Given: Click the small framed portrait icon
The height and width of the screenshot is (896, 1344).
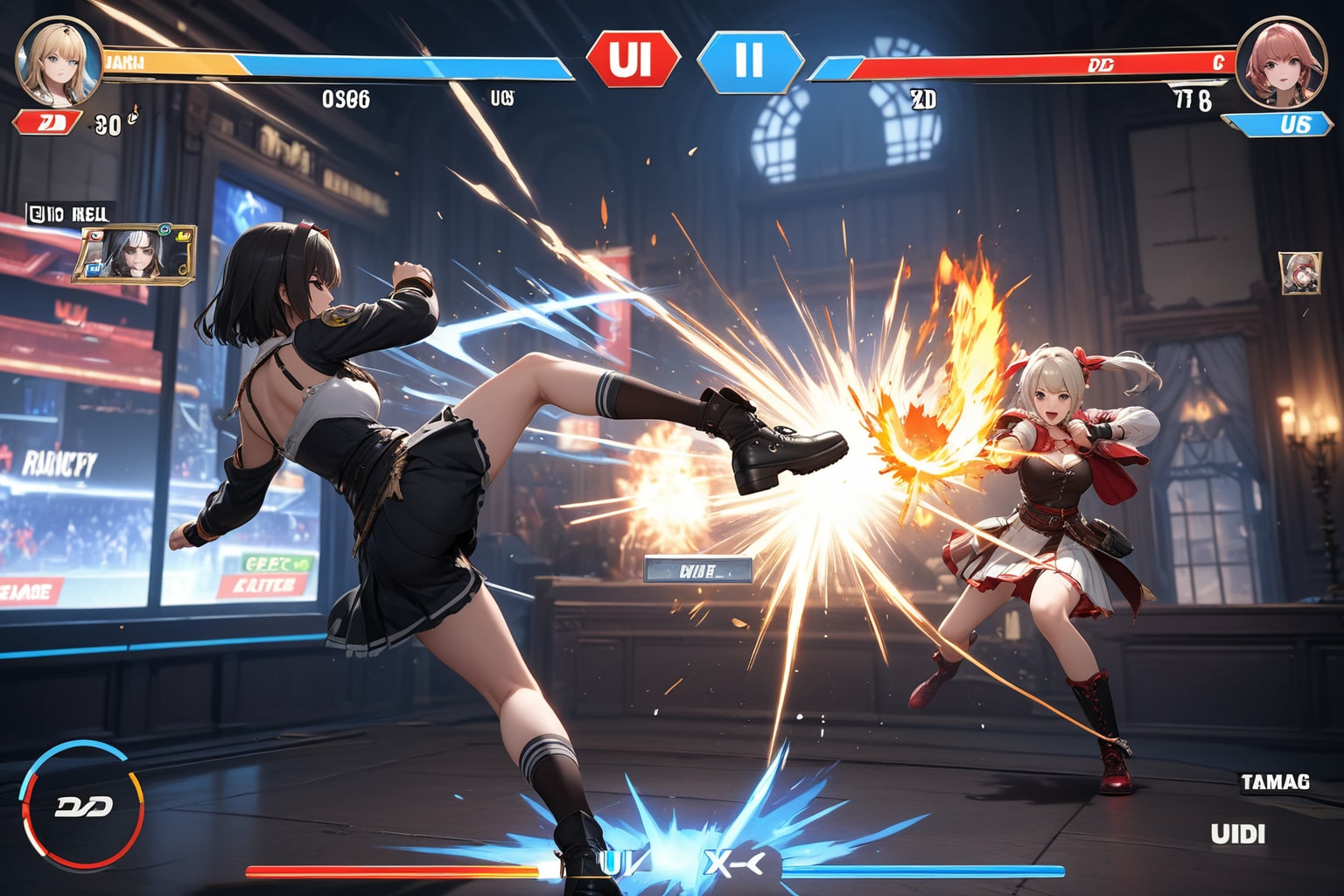Looking at the screenshot, I should click(1299, 273).
